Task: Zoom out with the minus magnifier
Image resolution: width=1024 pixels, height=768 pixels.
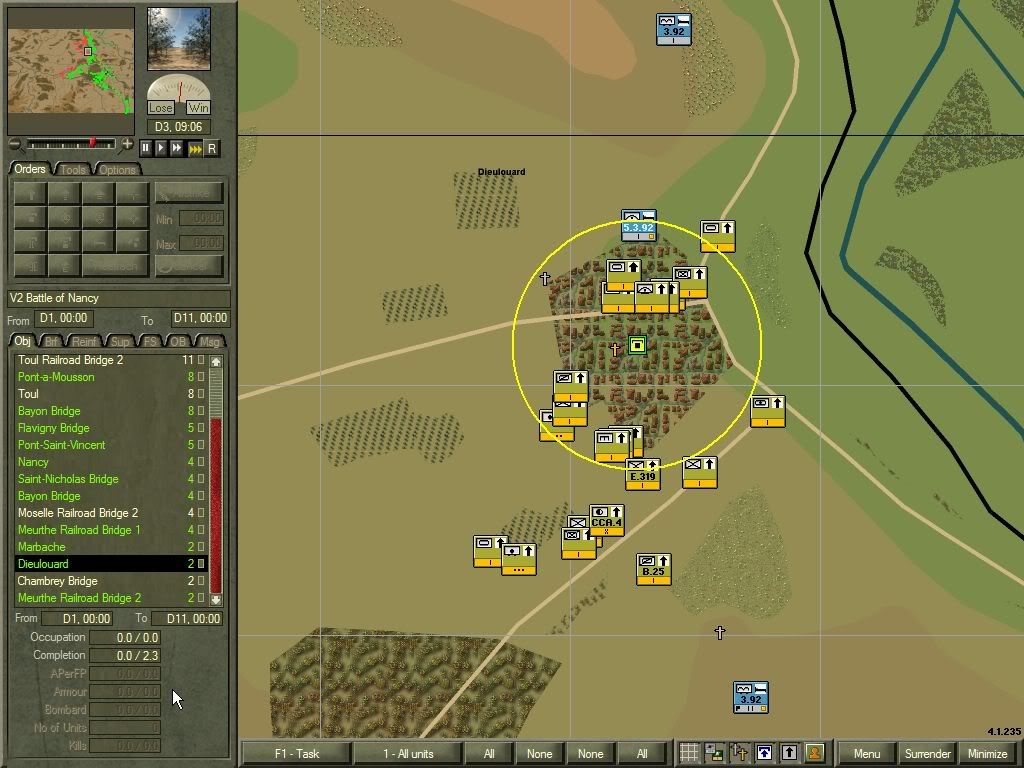Action: [14, 145]
